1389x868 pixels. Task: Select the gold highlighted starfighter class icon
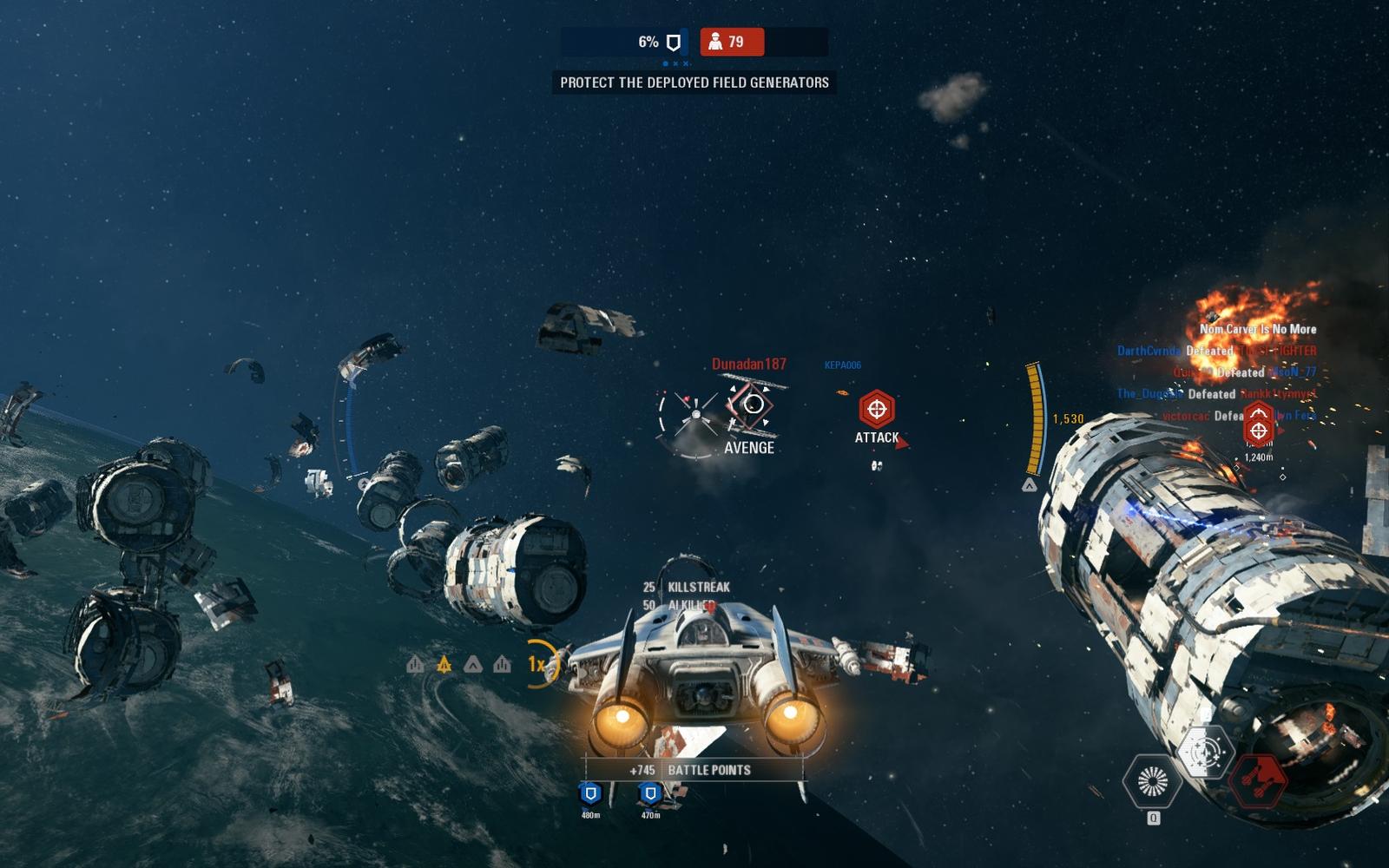[444, 665]
